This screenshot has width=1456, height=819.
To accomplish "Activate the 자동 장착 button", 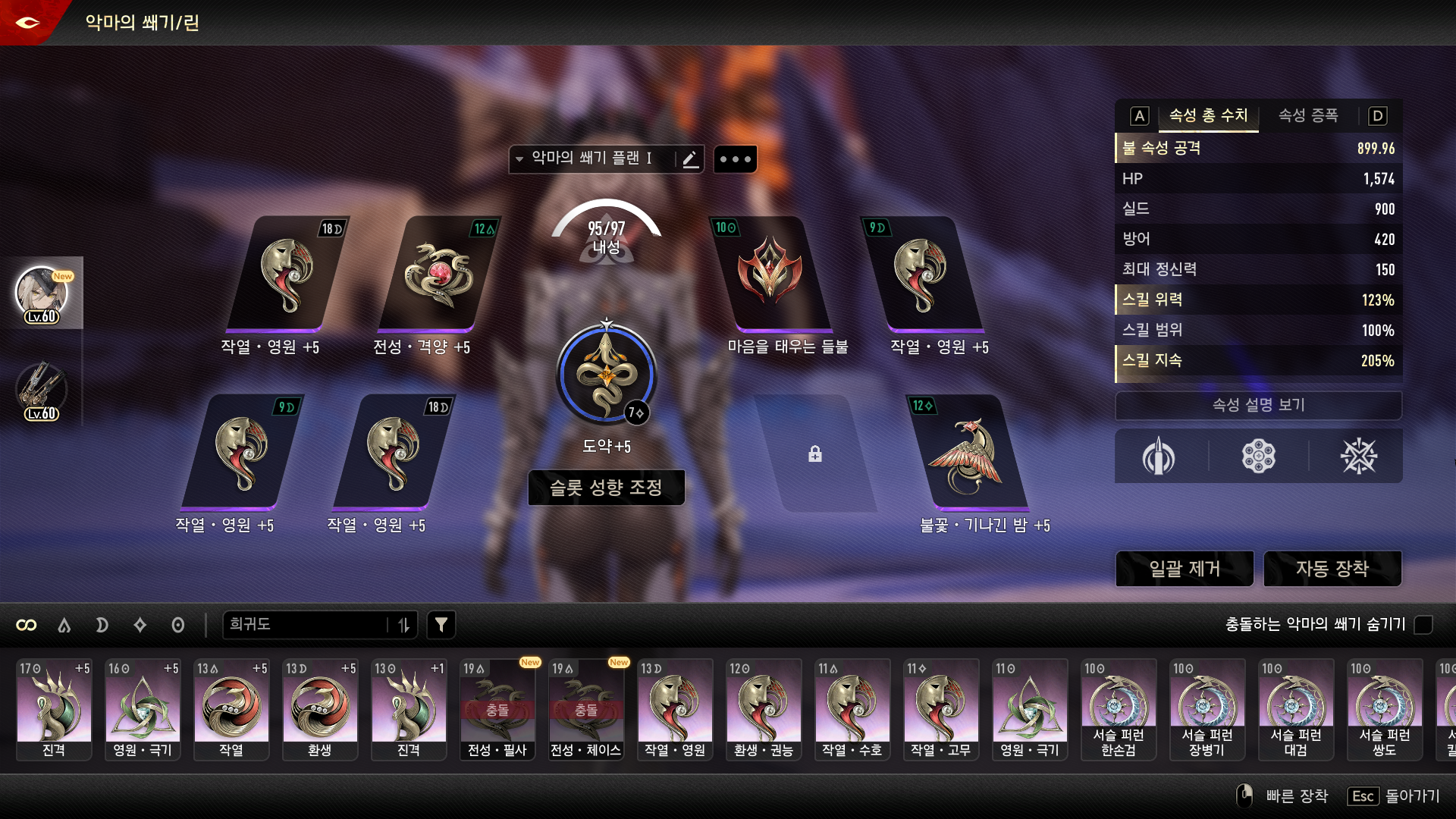I will coord(1332,569).
